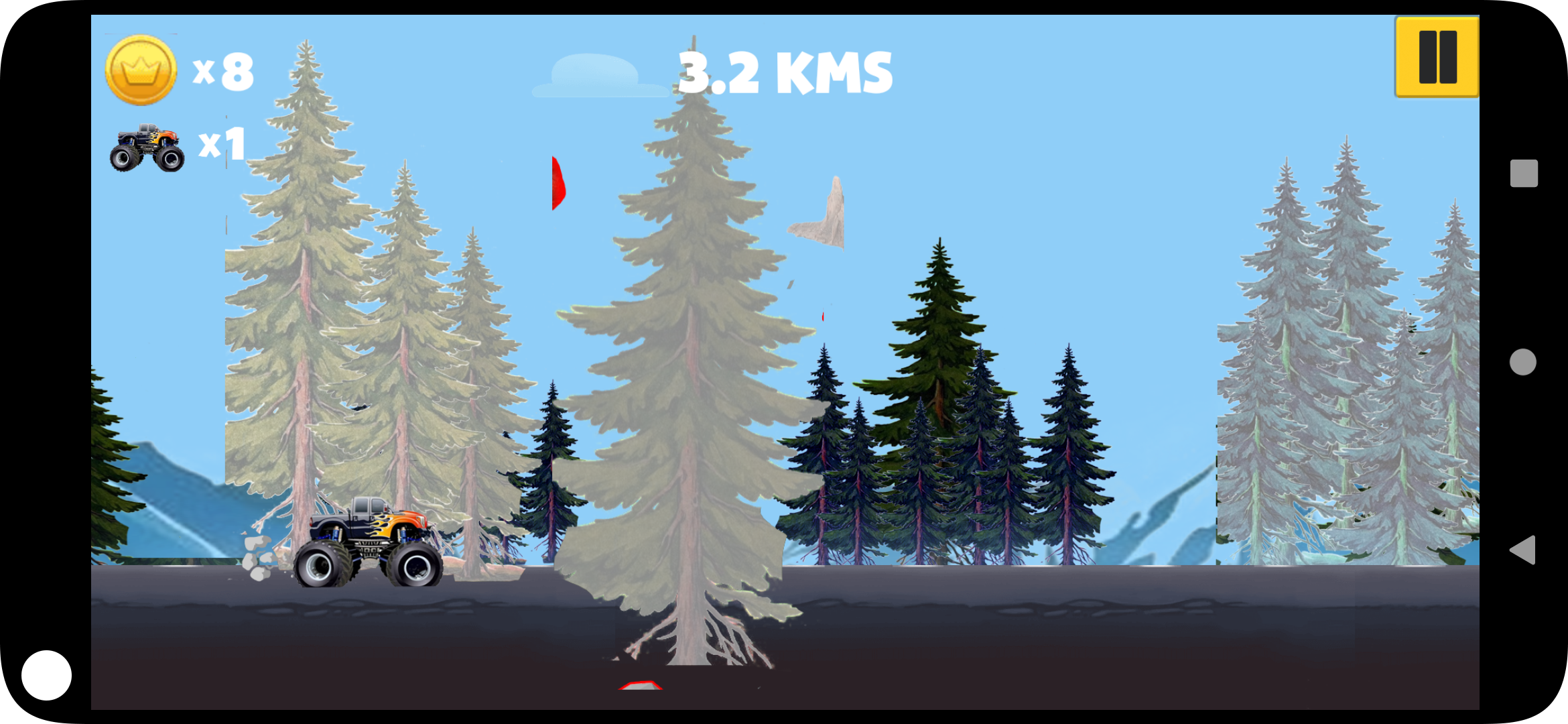This screenshot has width=1568, height=724.
Task: Tap the Android home circle button
Action: (1522, 361)
